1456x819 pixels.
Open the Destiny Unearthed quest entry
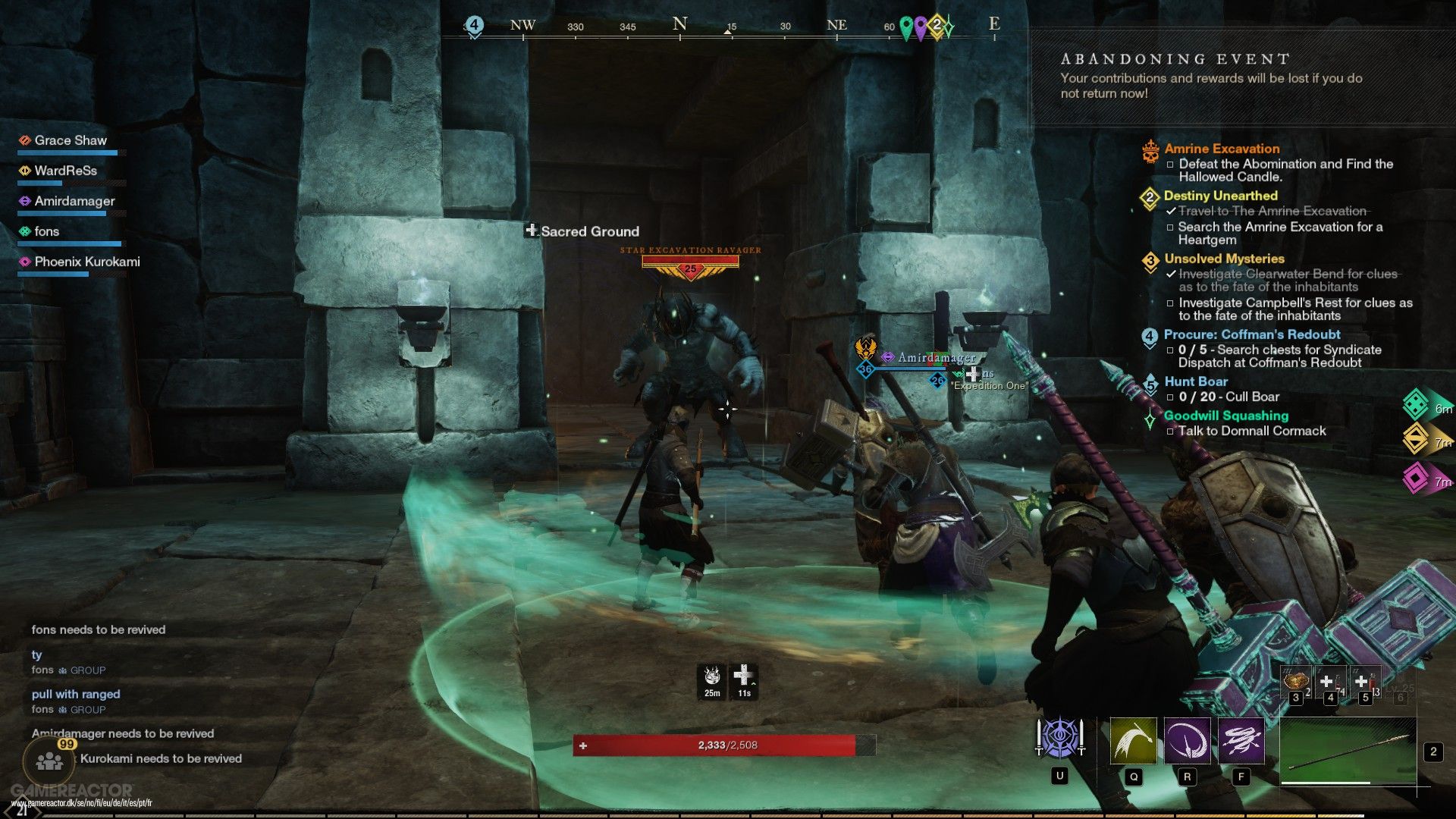[x=1220, y=196]
